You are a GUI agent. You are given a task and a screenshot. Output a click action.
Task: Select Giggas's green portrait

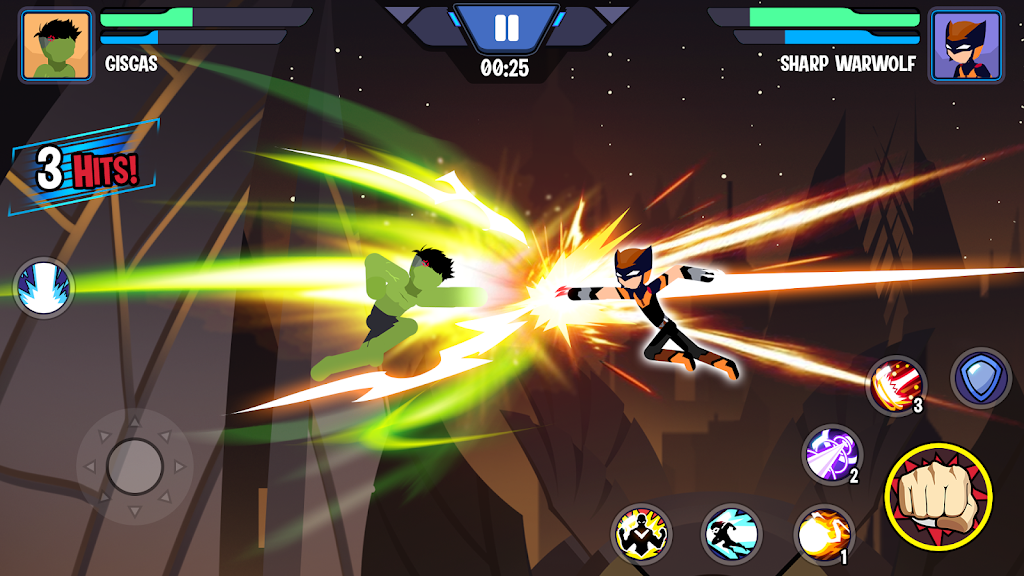point(57,45)
